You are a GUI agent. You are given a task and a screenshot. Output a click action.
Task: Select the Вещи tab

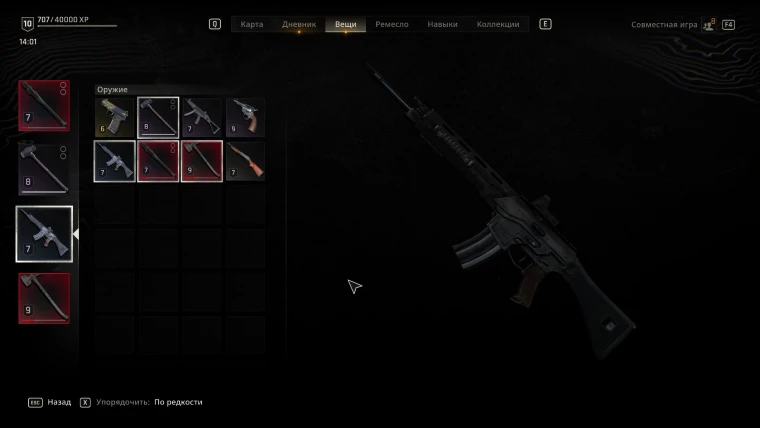click(x=345, y=24)
